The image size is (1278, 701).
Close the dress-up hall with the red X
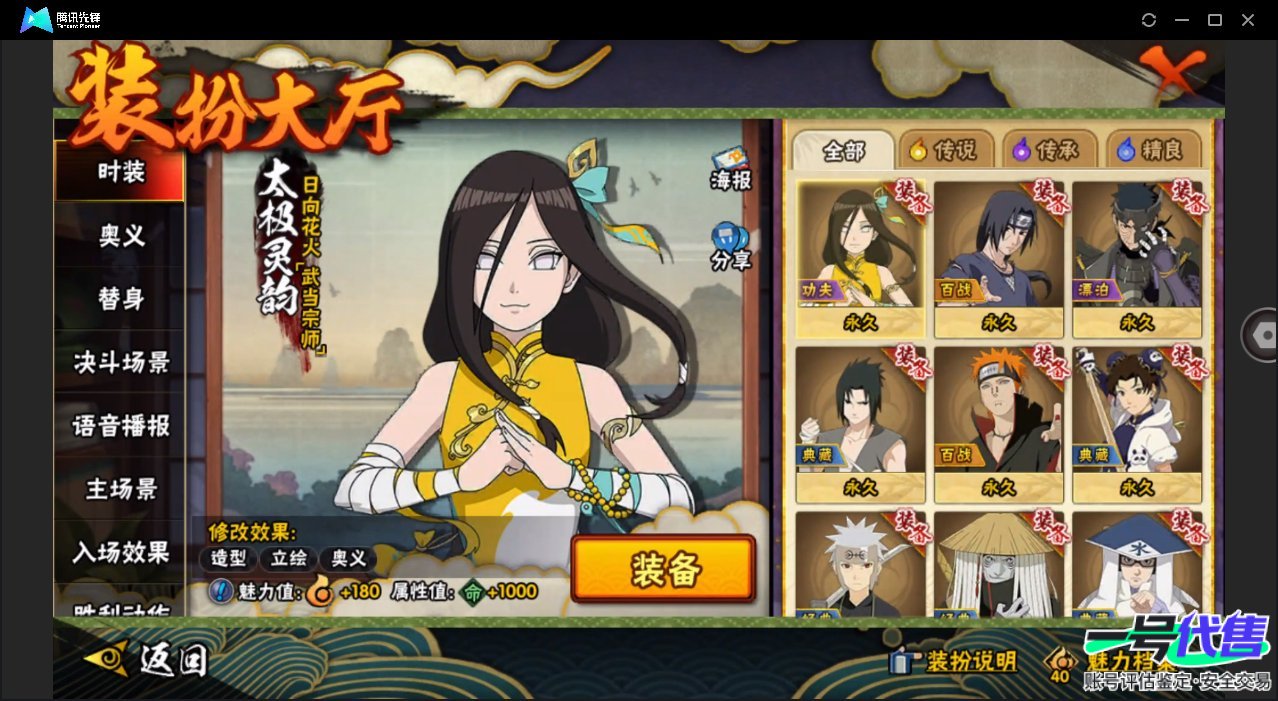1175,70
